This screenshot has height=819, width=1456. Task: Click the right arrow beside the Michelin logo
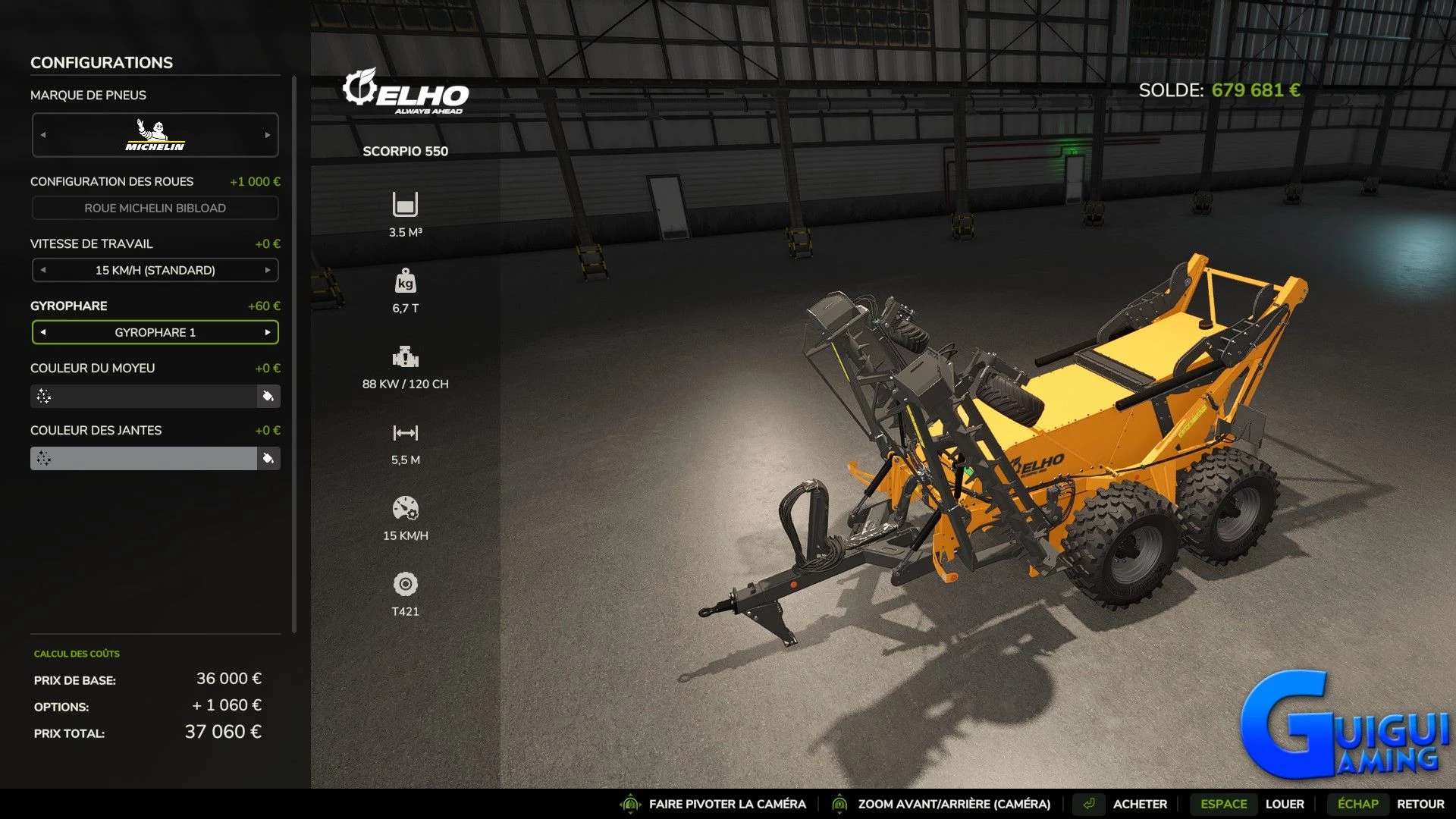267,134
